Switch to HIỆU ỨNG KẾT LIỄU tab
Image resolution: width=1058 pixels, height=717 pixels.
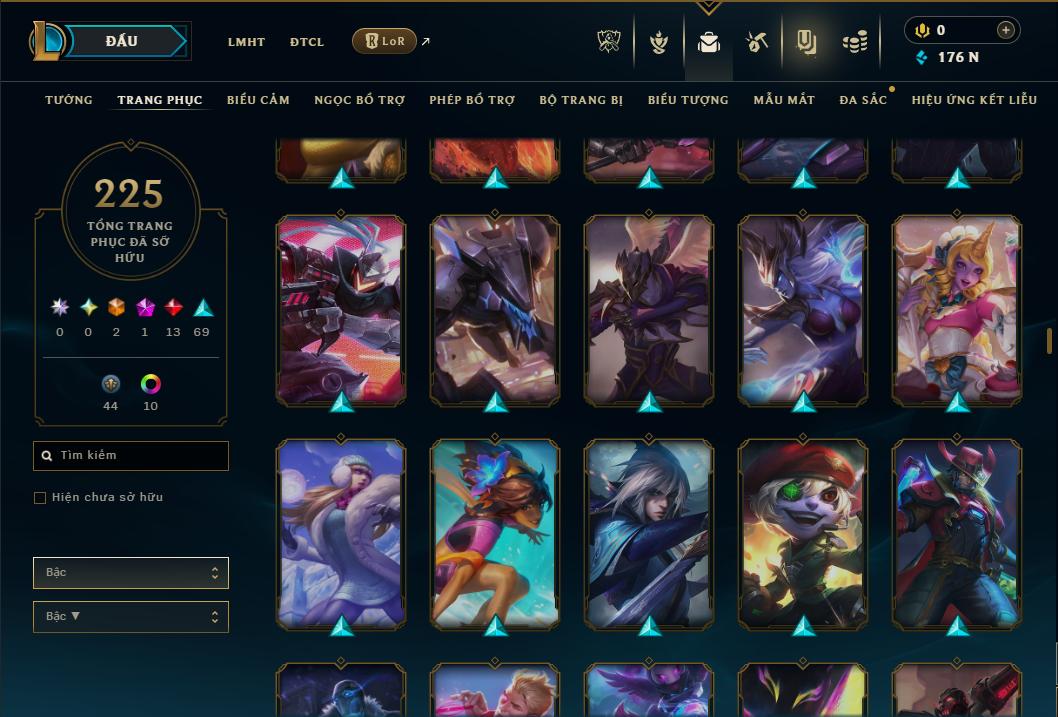(974, 100)
